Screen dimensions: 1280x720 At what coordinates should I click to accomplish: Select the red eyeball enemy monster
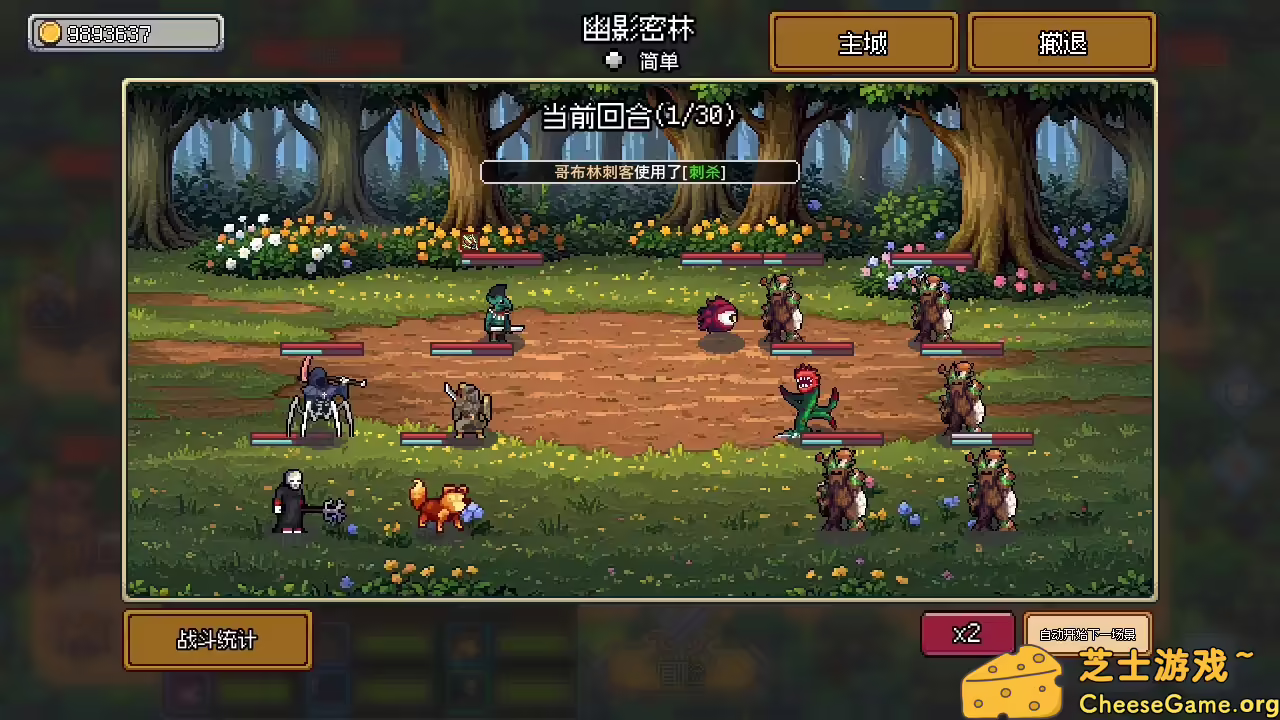(717, 316)
